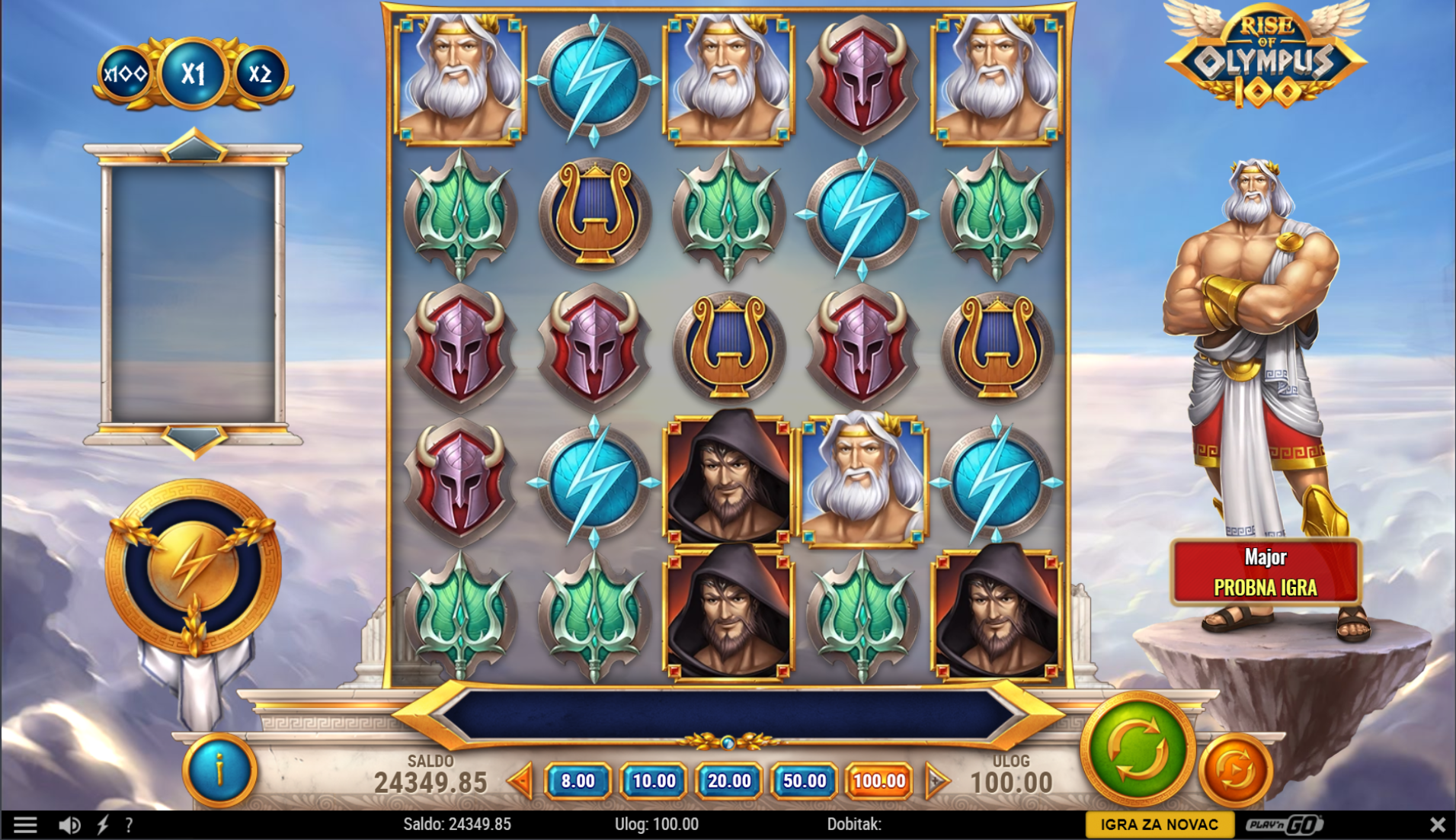The width and height of the screenshot is (1456, 840).
Task: Open the hamburger menu
Action: [25, 825]
